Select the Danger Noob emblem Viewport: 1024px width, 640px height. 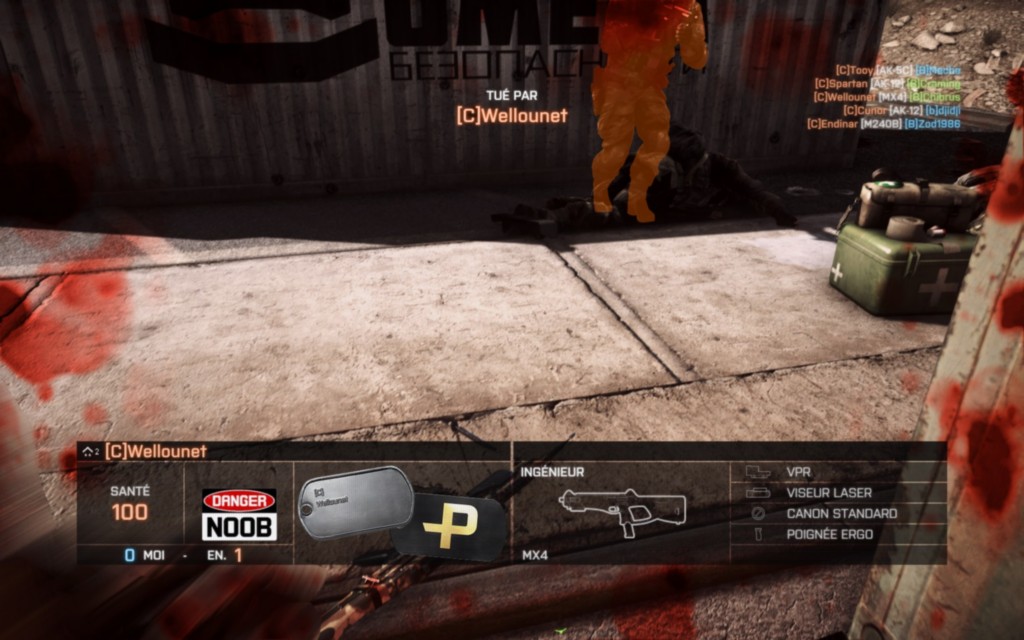[x=239, y=514]
